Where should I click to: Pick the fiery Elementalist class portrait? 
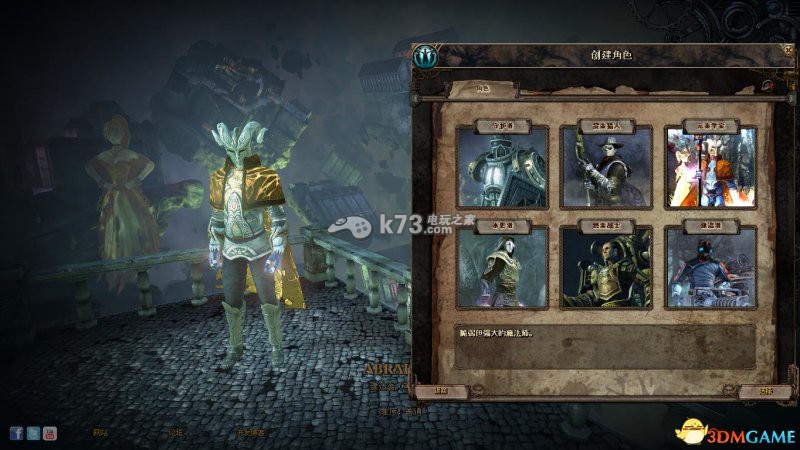(711, 168)
